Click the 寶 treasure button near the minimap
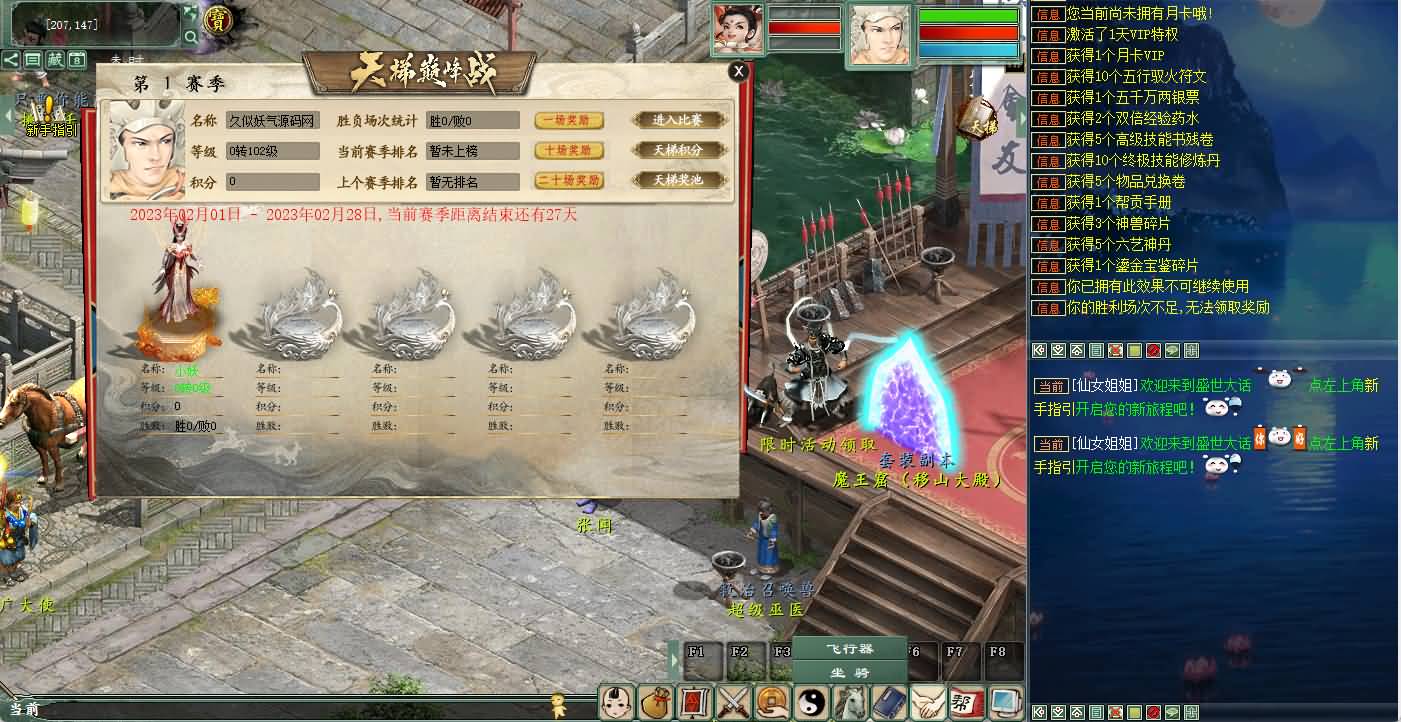This screenshot has height=722, width=1401. pyautogui.click(x=218, y=20)
